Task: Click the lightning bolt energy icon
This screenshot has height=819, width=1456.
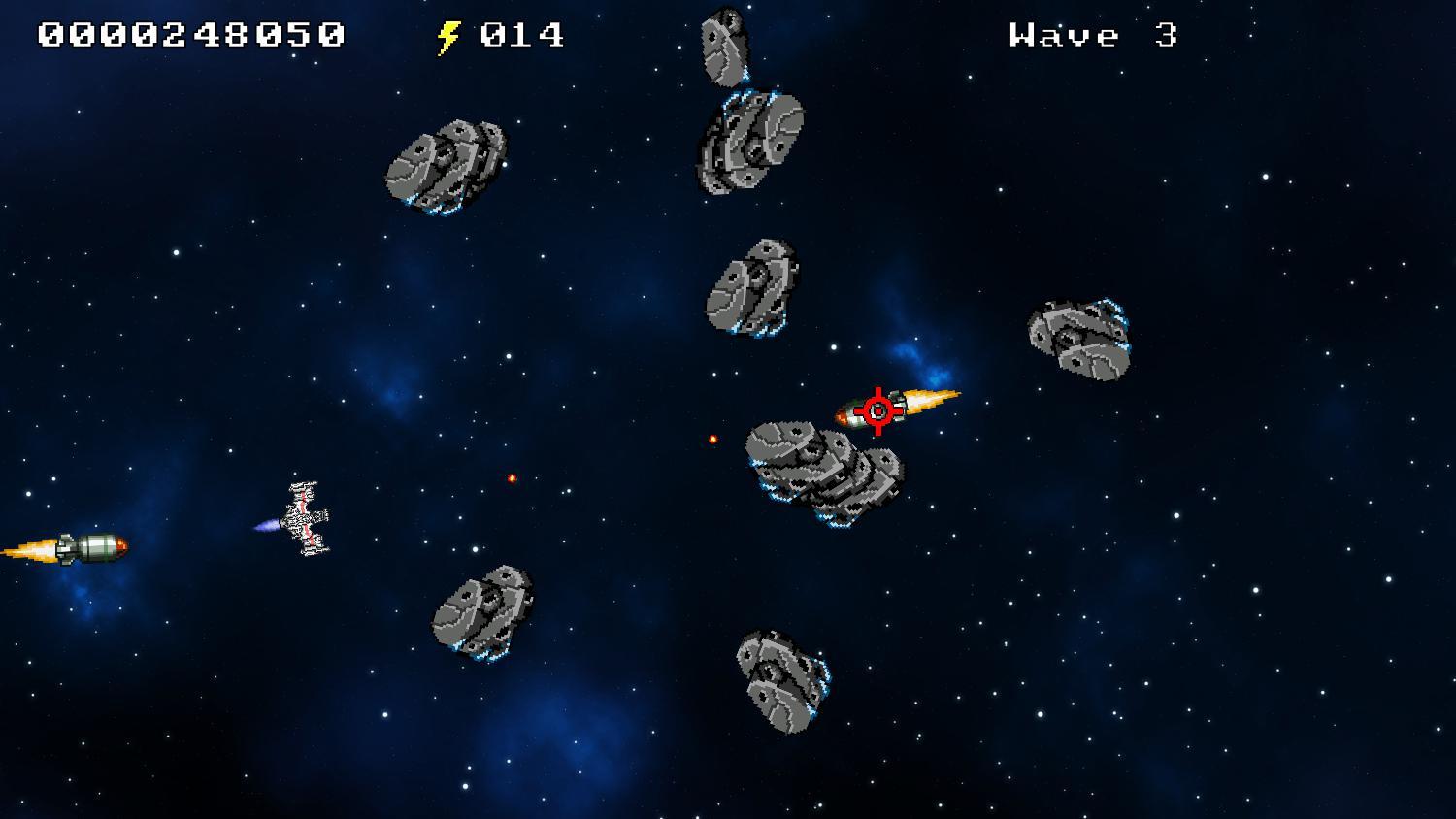Action: coord(447,35)
